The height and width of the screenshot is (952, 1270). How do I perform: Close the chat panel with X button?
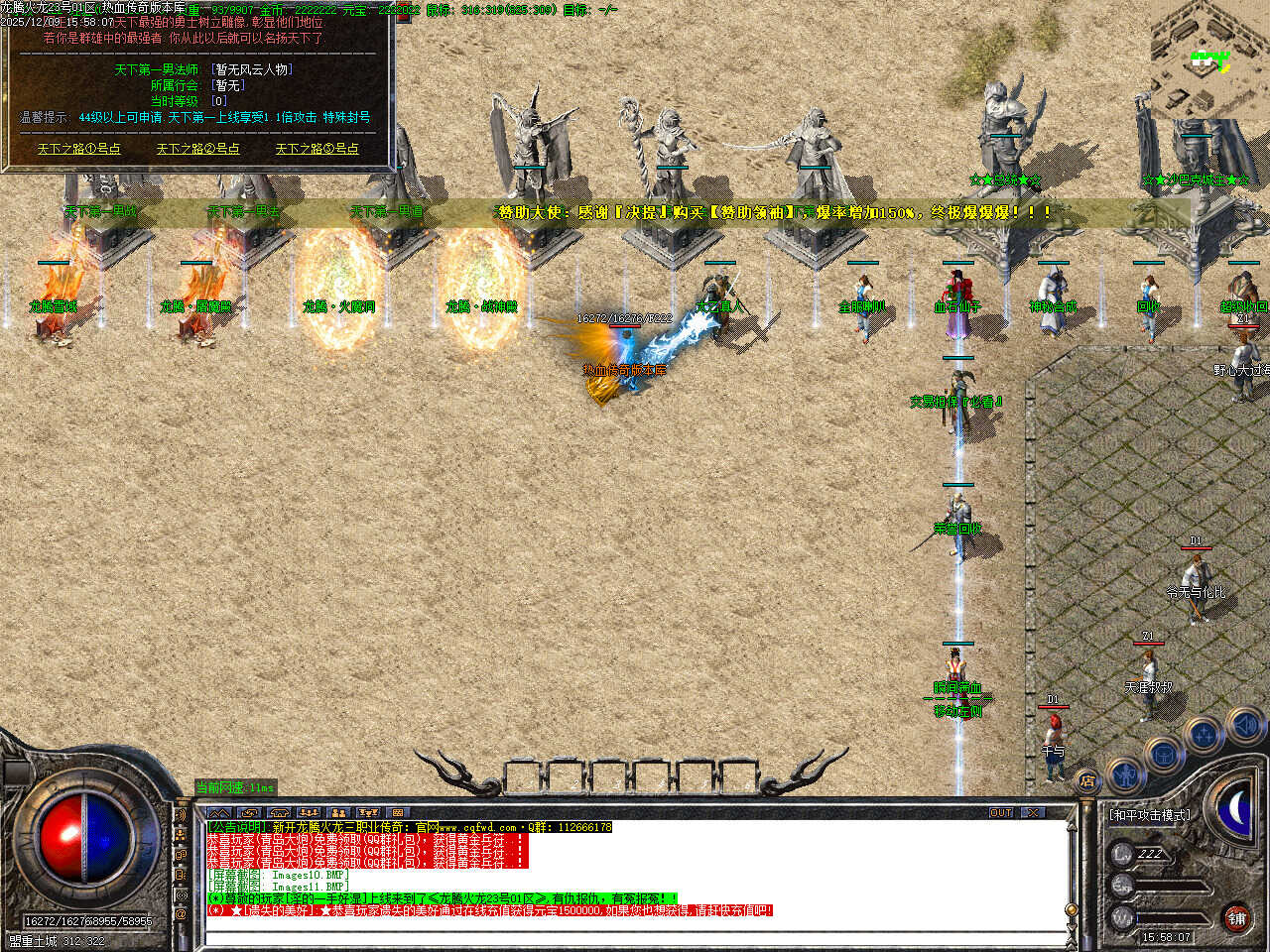tap(1034, 812)
